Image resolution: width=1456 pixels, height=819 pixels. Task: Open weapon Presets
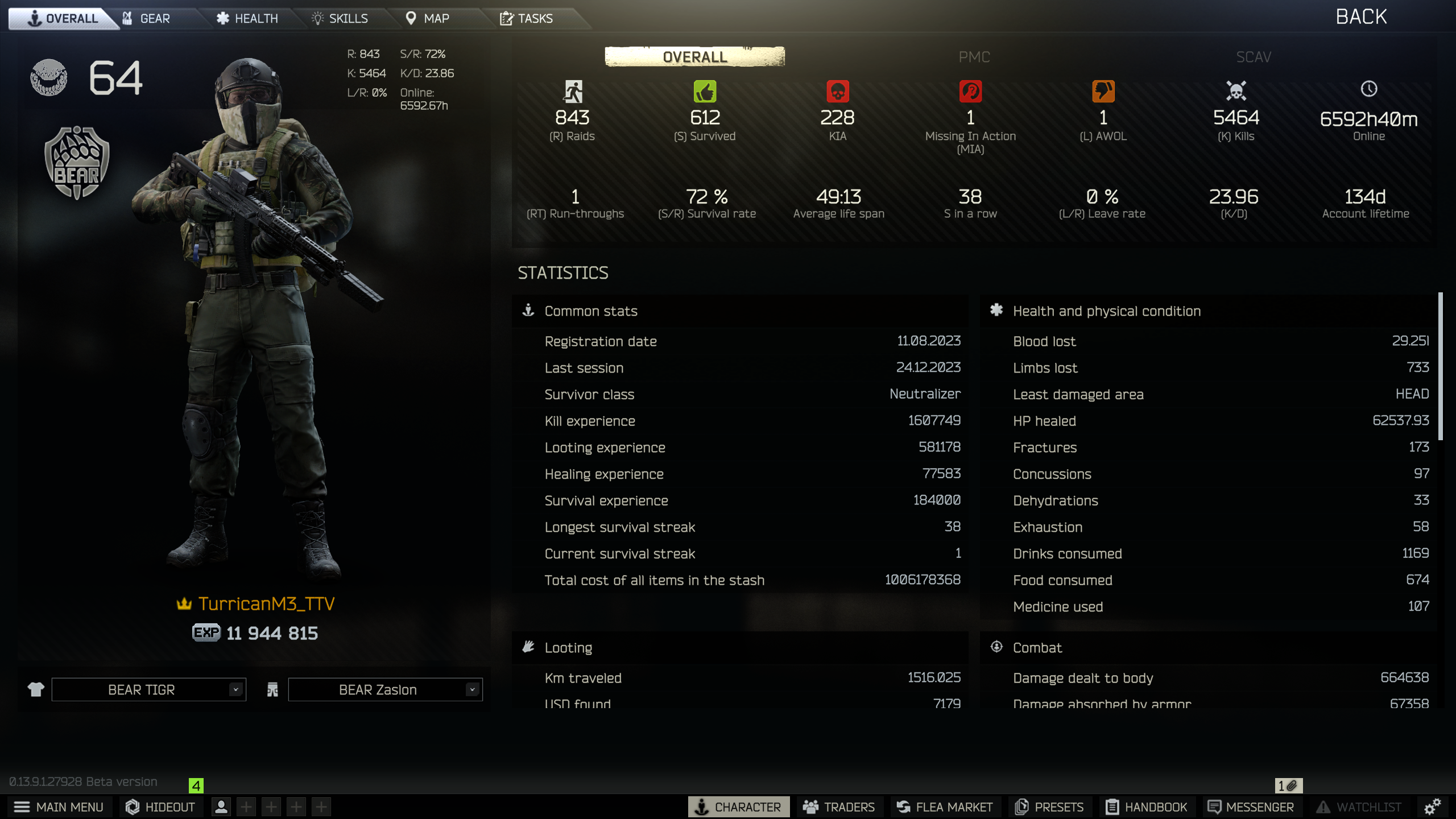click(1049, 806)
